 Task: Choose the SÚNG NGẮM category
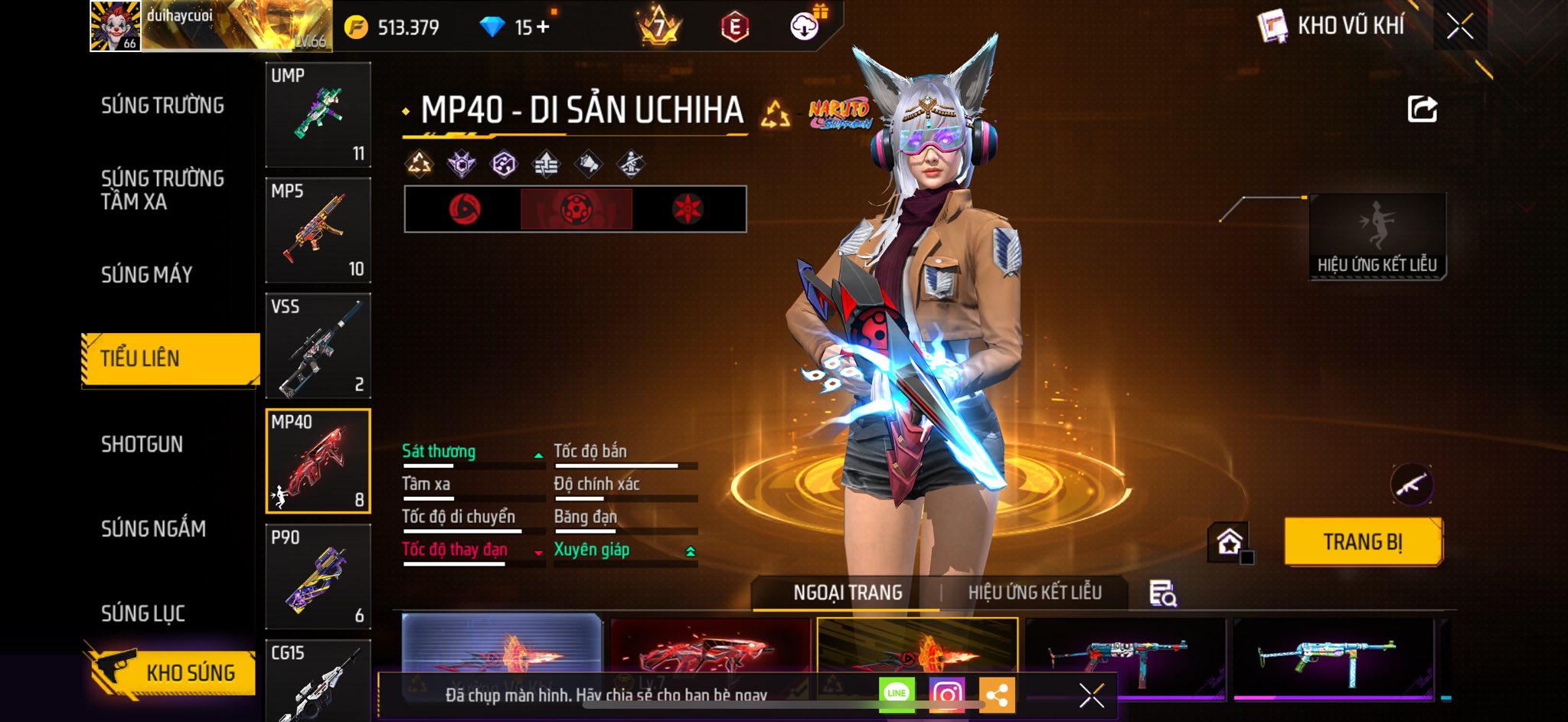(x=153, y=528)
